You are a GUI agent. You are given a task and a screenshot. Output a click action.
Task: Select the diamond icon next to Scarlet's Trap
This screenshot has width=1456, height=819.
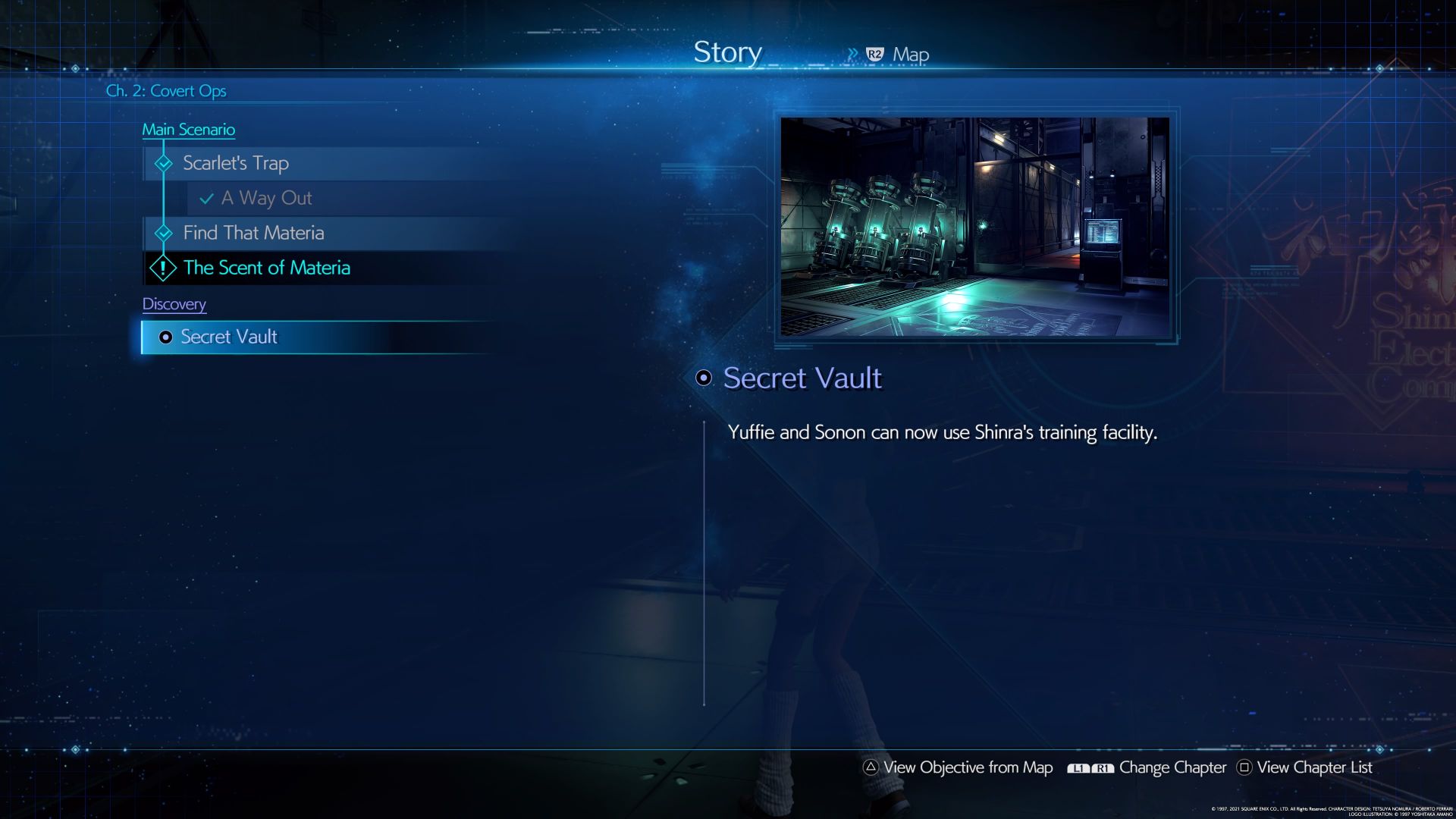162,162
